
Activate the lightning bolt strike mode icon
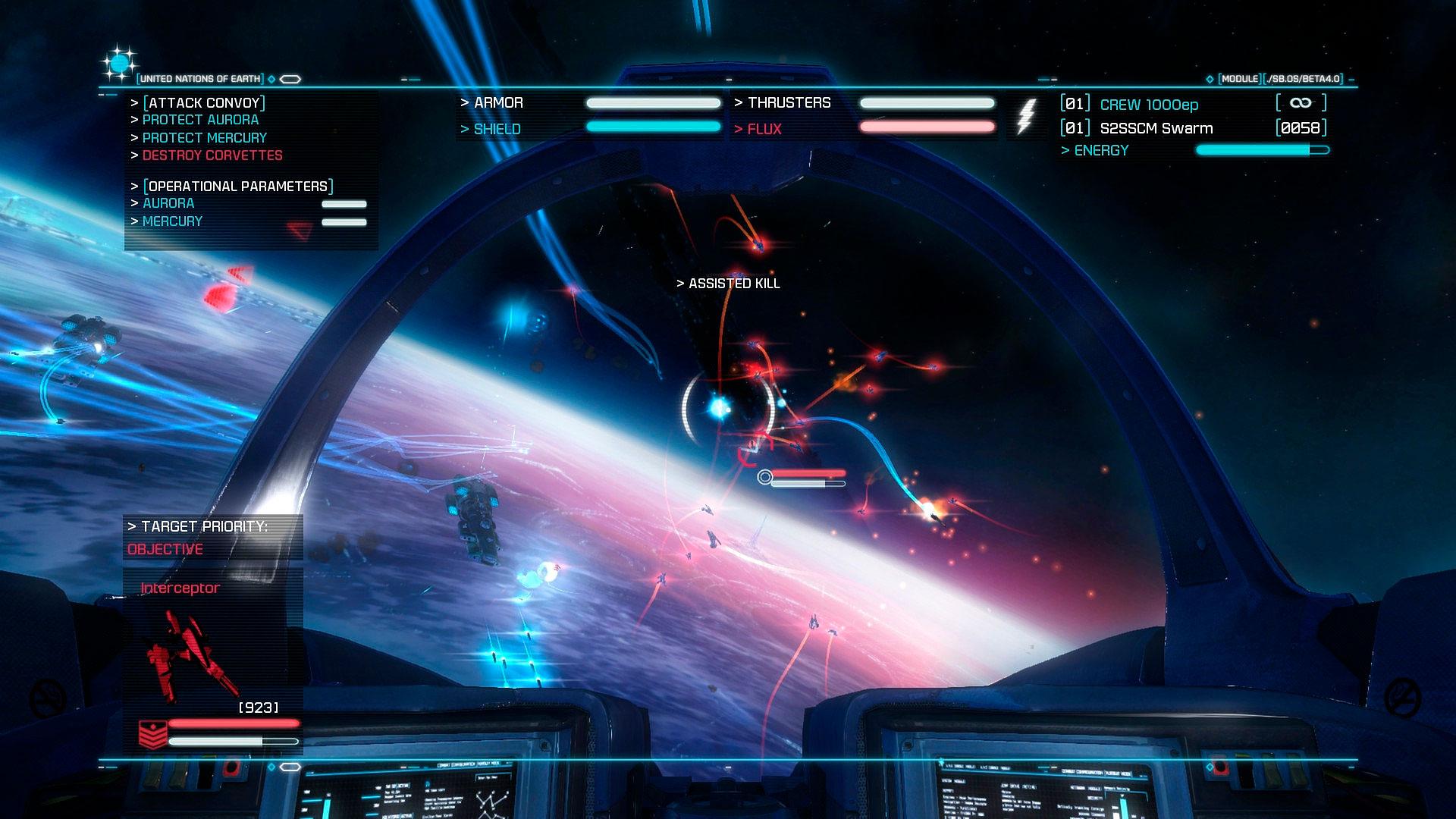point(1025,118)
